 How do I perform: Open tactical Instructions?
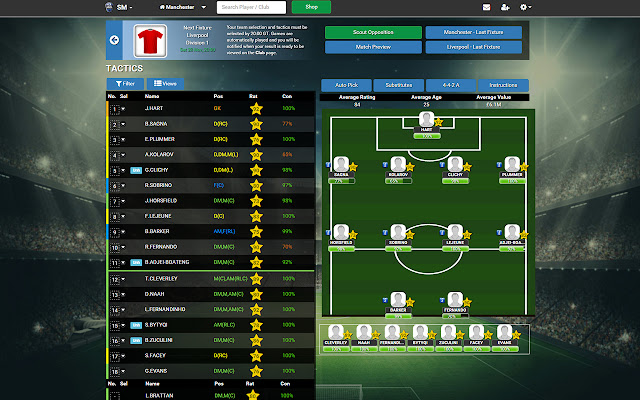point(503,85)
